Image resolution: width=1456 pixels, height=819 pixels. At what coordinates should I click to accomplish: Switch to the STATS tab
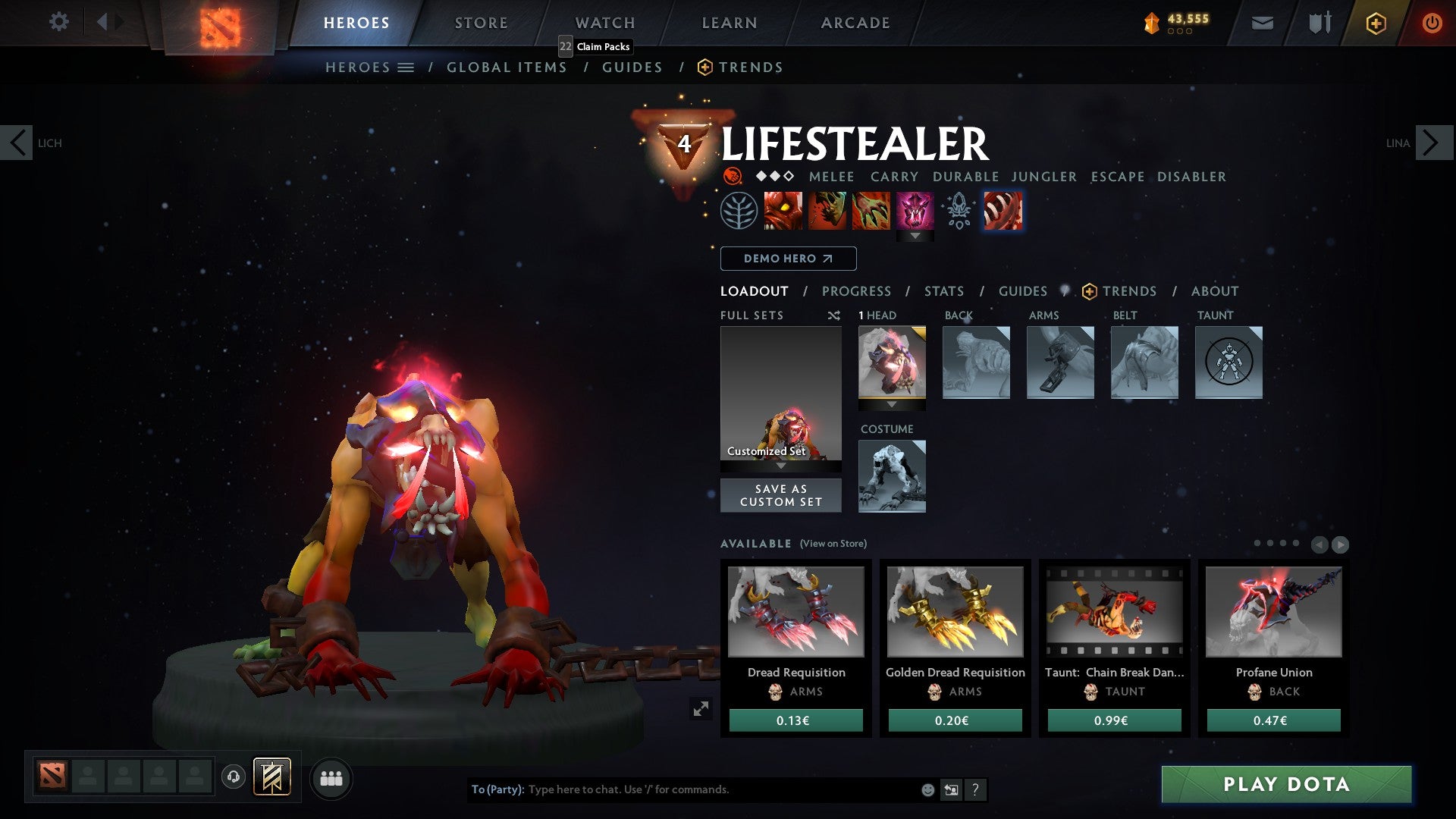[944, 291]
